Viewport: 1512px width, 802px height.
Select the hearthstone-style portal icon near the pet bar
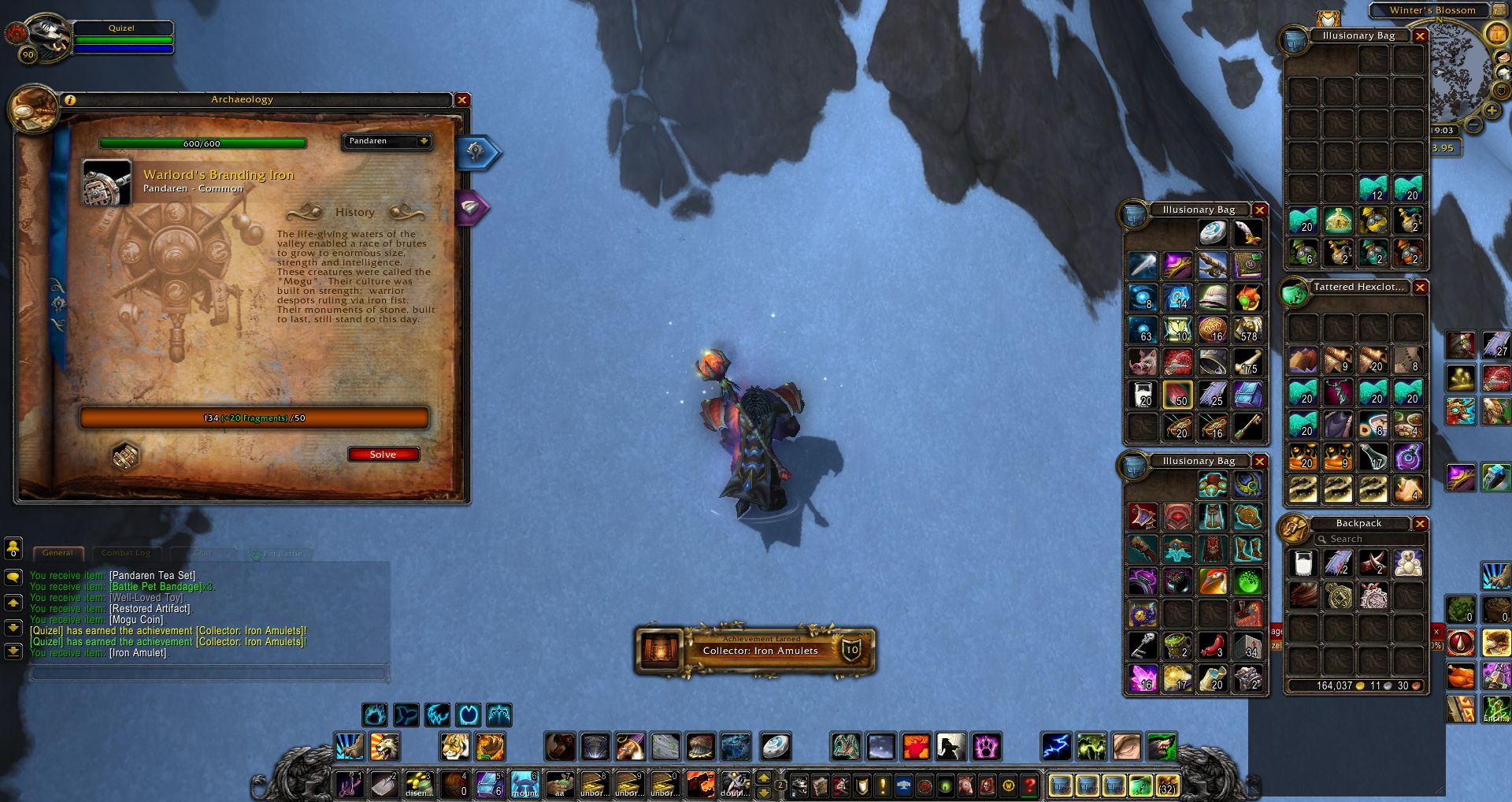[x=775, y=747]
